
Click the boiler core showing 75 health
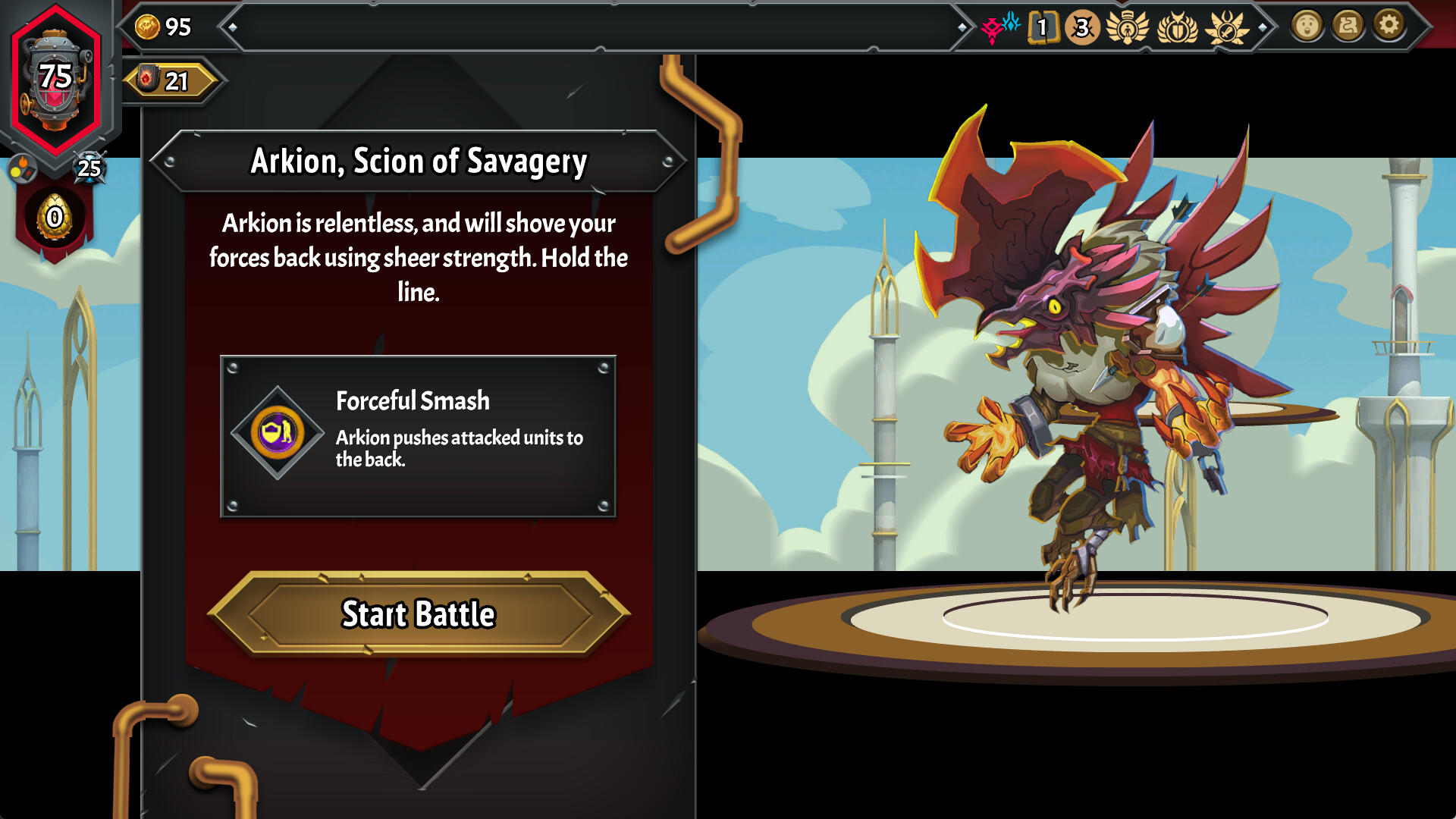(x=55, y=77)
